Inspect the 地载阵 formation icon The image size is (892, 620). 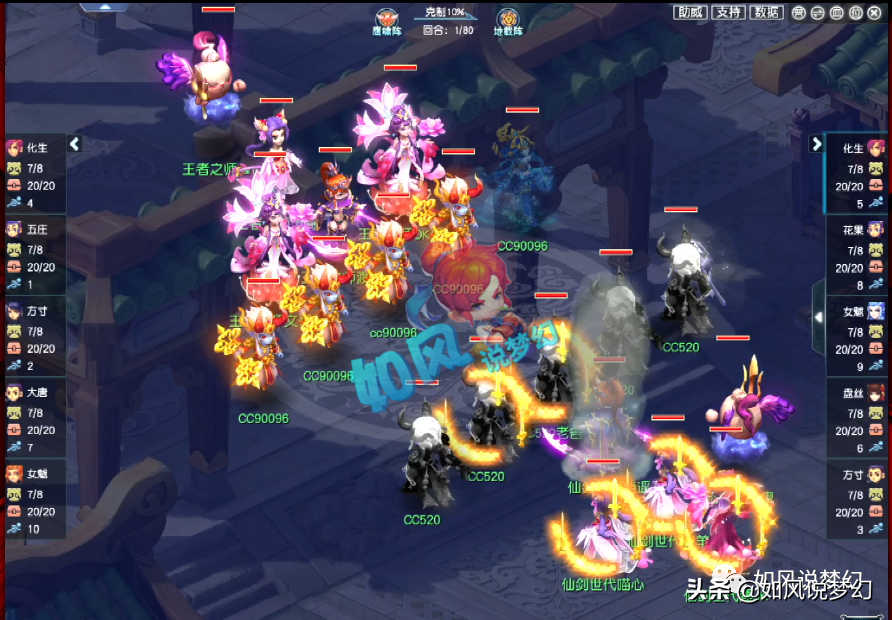508,18
